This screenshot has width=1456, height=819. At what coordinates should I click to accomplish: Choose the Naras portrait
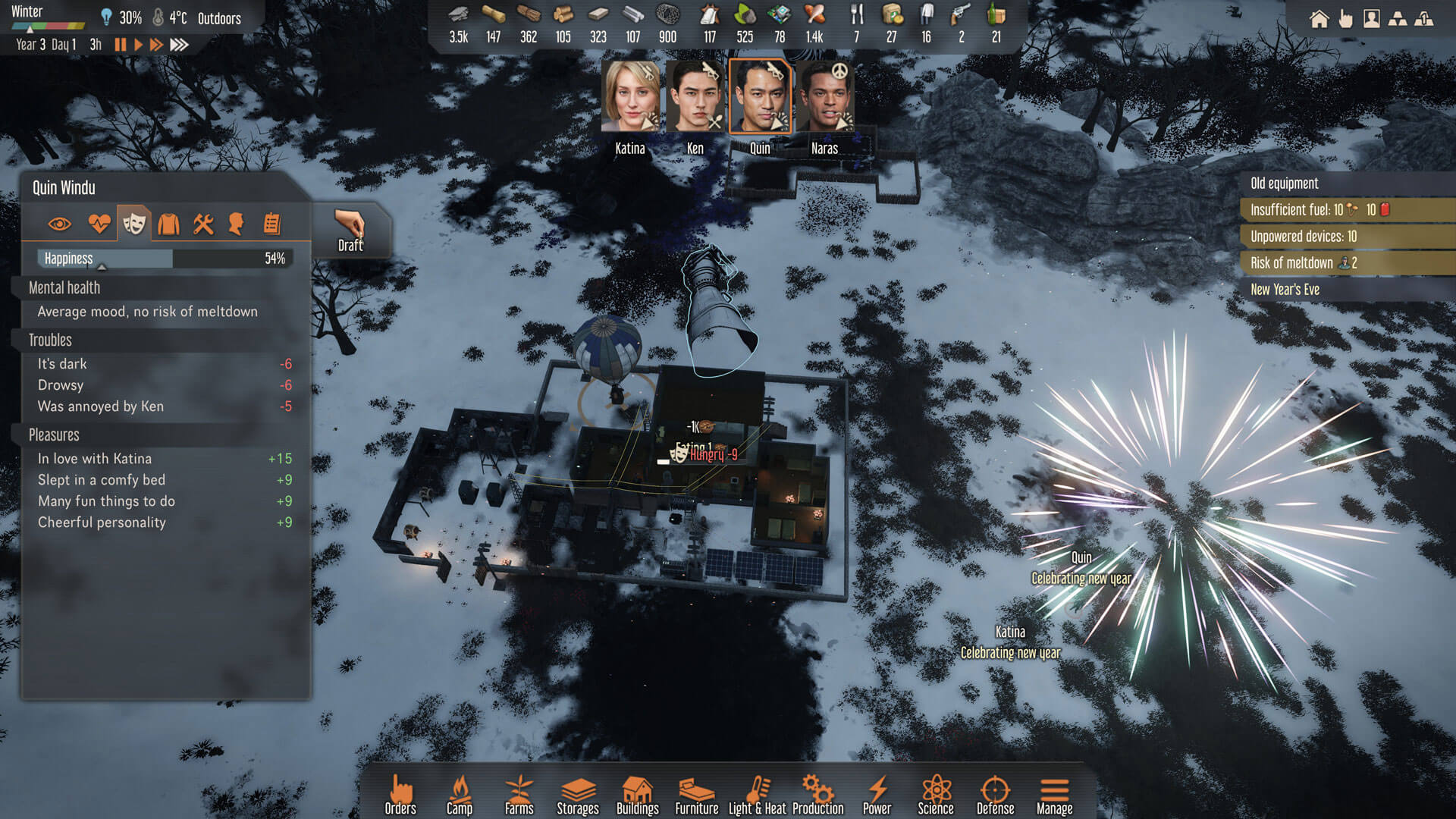[824, 97]
